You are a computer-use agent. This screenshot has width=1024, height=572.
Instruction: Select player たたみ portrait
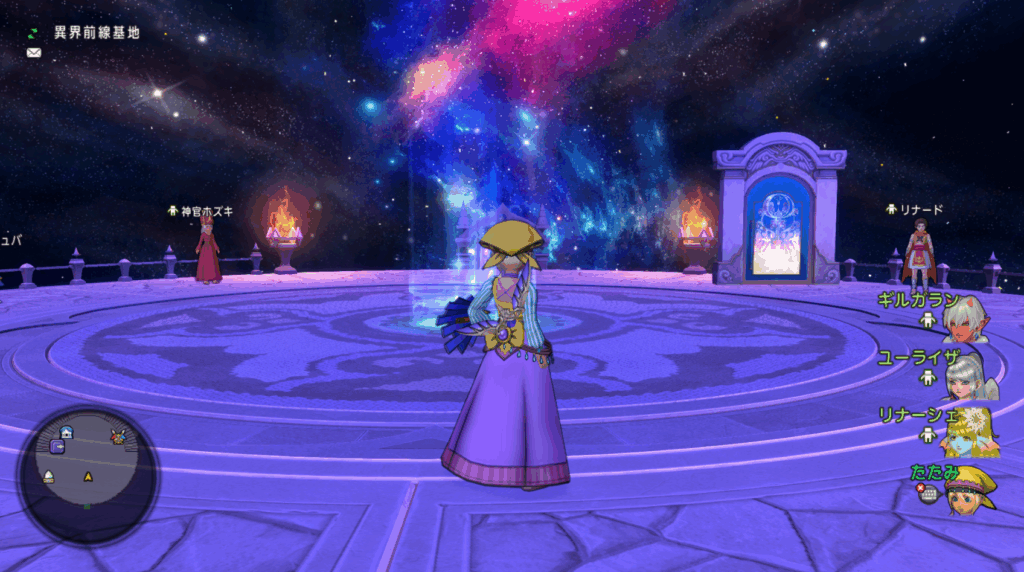pyautogui.click(x=970, y=488)
